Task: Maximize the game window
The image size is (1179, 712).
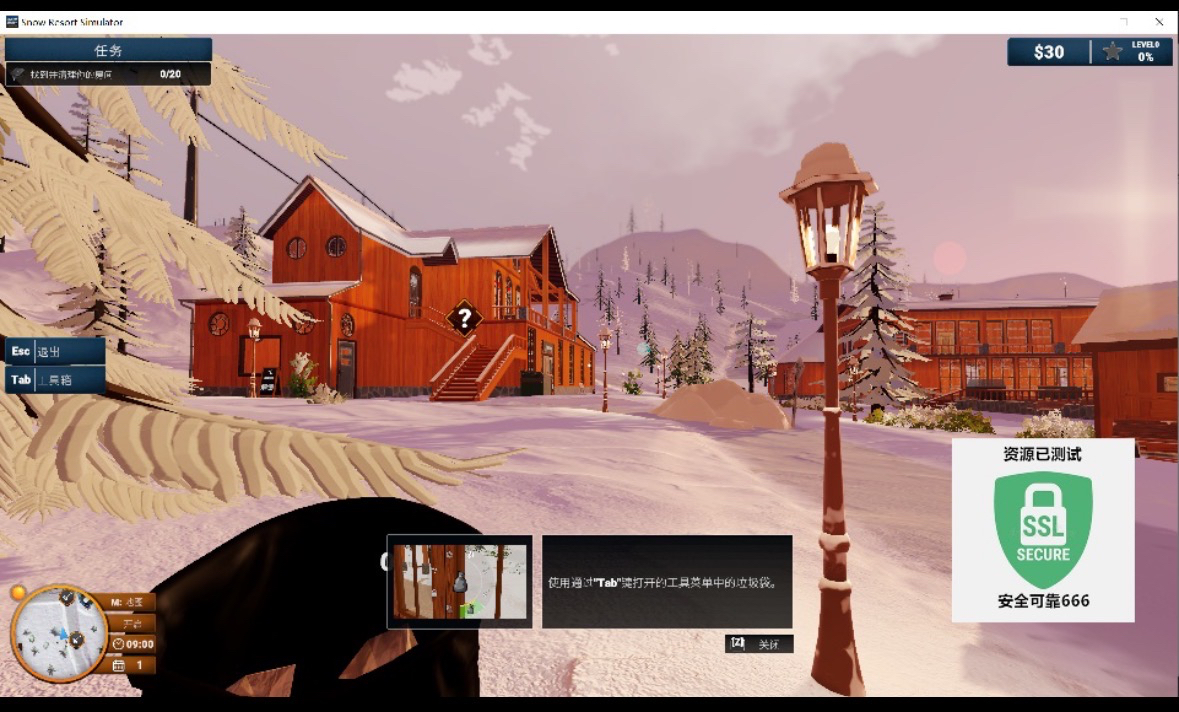Action: pos(1124,21)
